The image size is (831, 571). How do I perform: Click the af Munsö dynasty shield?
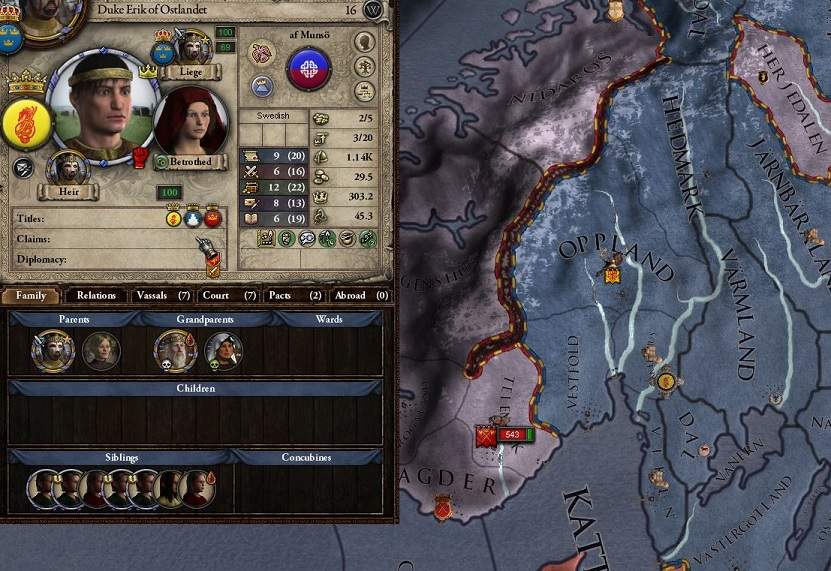pyautogui.click(x=308, y=68)
